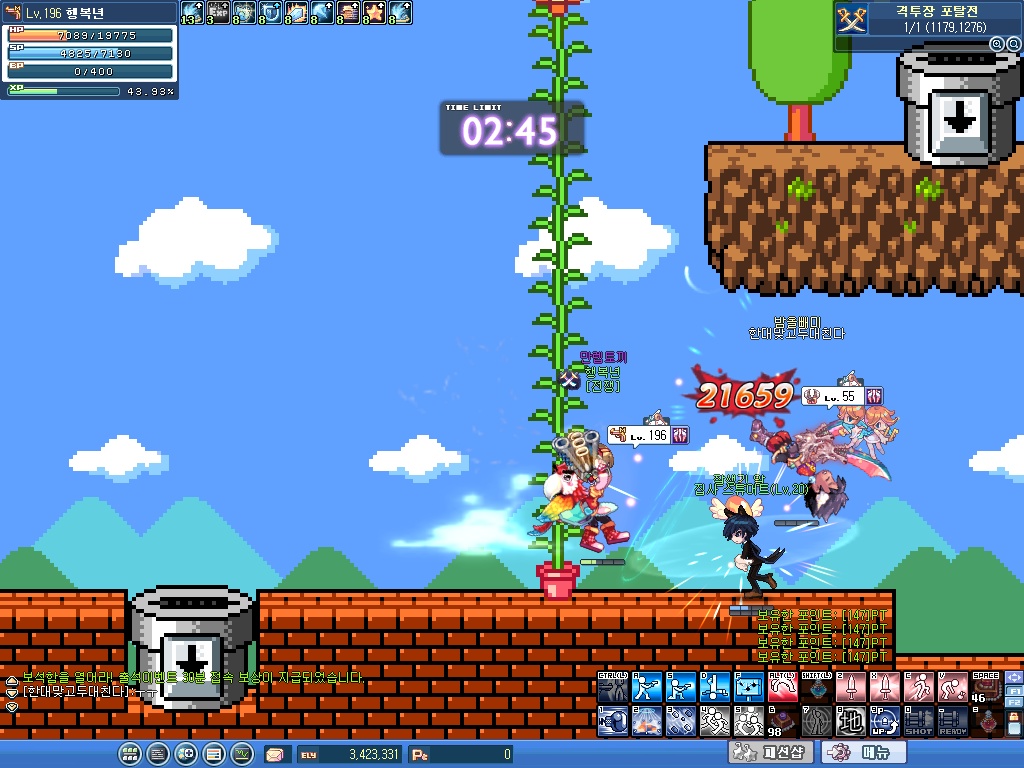Click the minimap zoom-in magnifier button
The image size is (1024, 768).
click(x=997, y=45)
